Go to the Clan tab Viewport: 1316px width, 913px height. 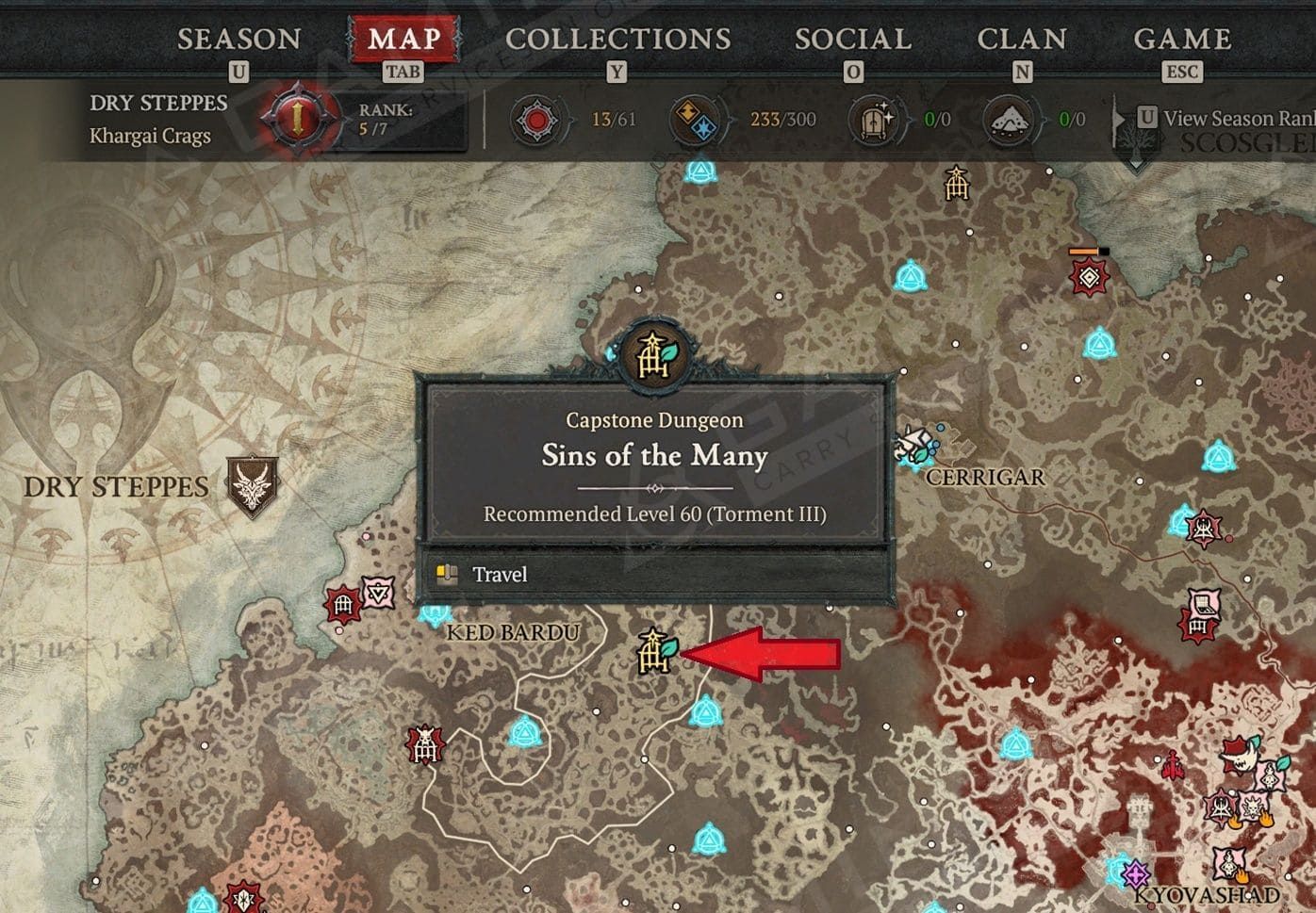click(1022, 40)
